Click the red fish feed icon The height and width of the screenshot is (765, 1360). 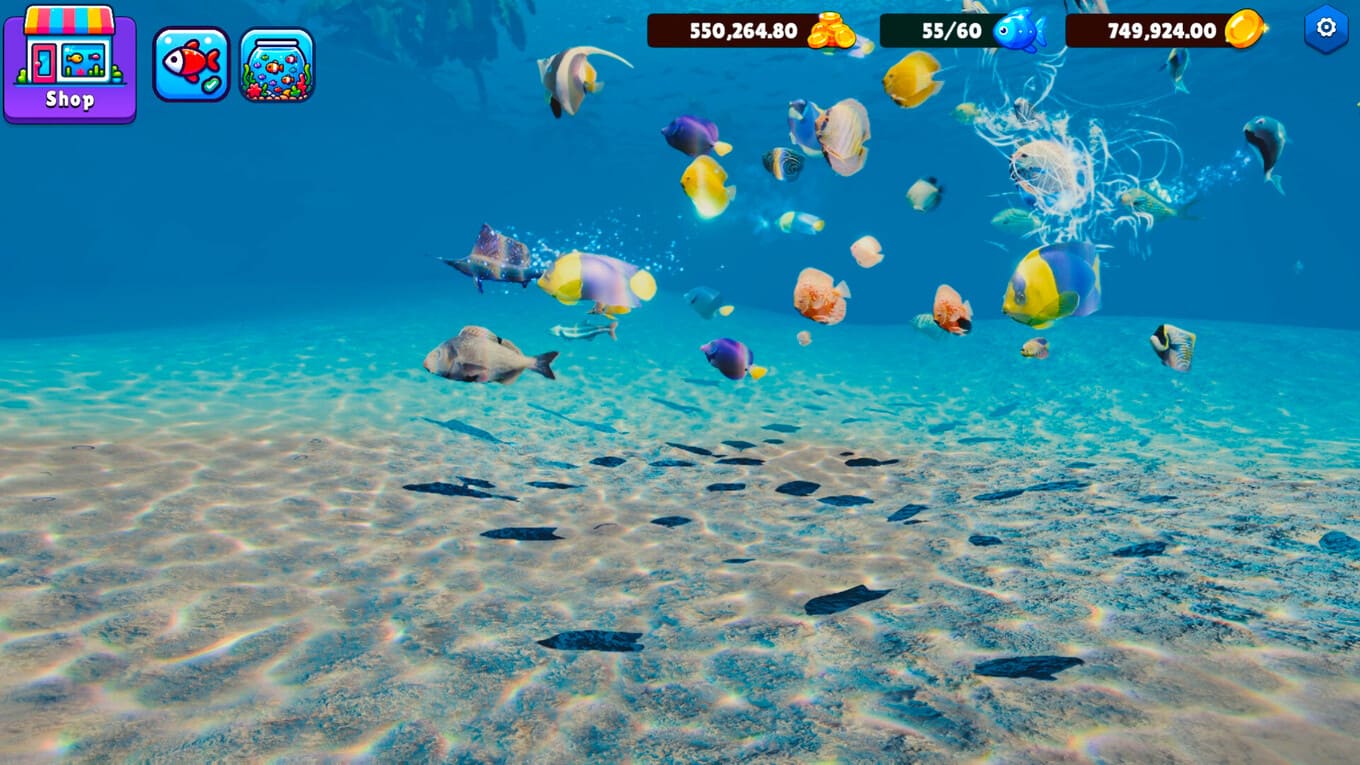click(x=191, y=64)
